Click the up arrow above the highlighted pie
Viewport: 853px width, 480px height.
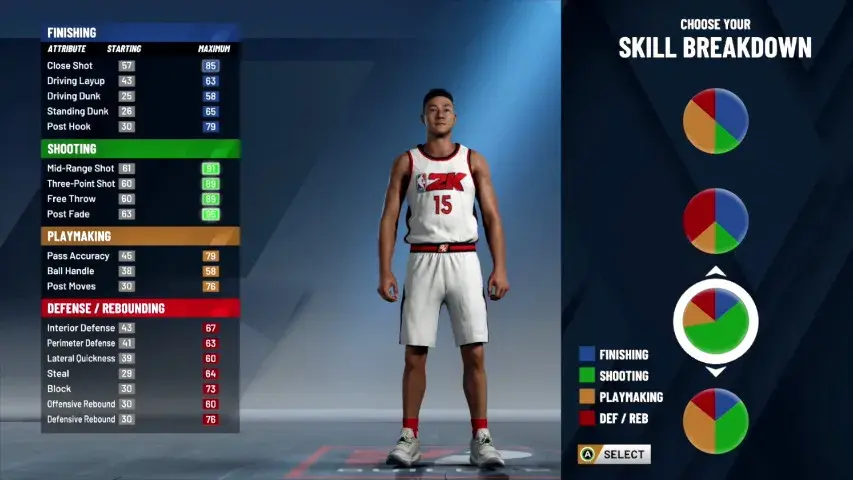[715, 272]
